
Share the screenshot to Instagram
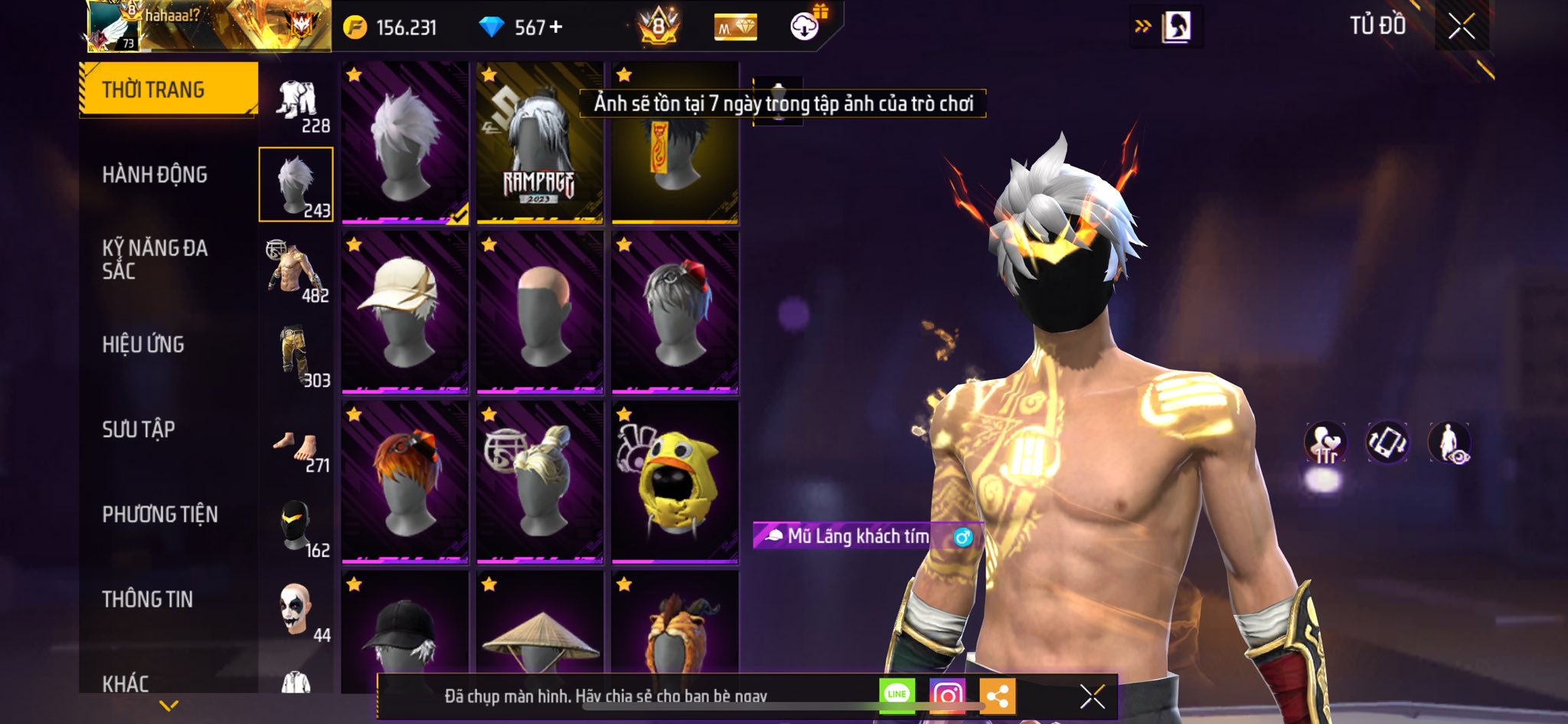[947, 696]
